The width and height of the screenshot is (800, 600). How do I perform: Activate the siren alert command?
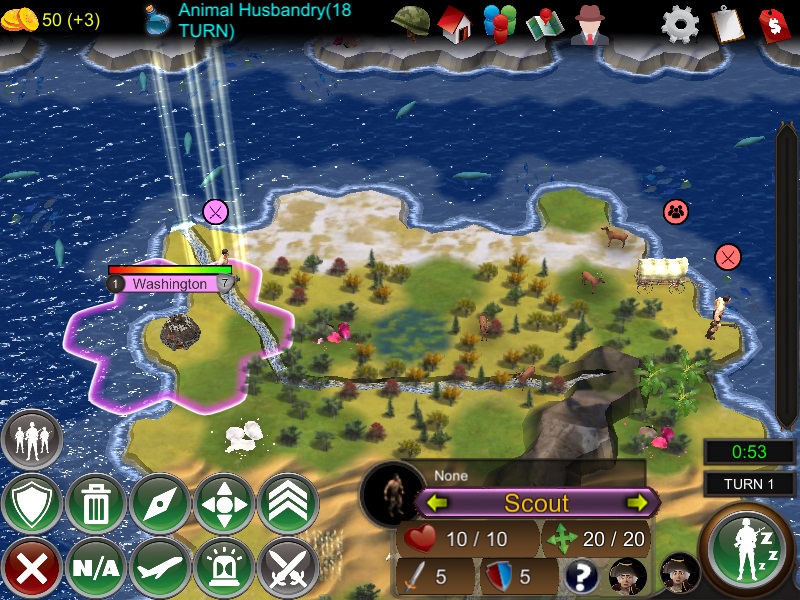tap(224, 568)
